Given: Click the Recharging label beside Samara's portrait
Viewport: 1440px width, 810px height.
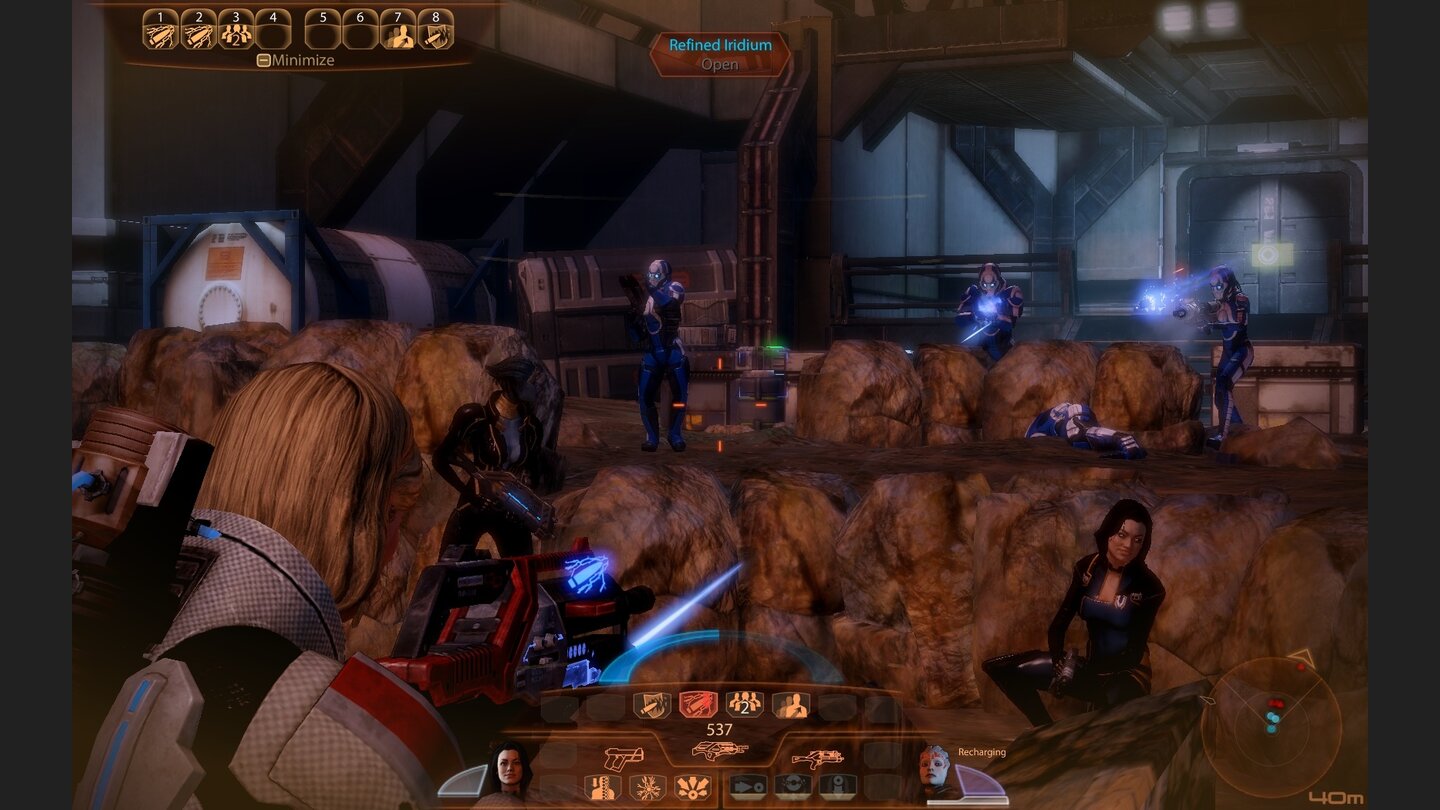Looking at the screenshot, I should click(984, 751).
